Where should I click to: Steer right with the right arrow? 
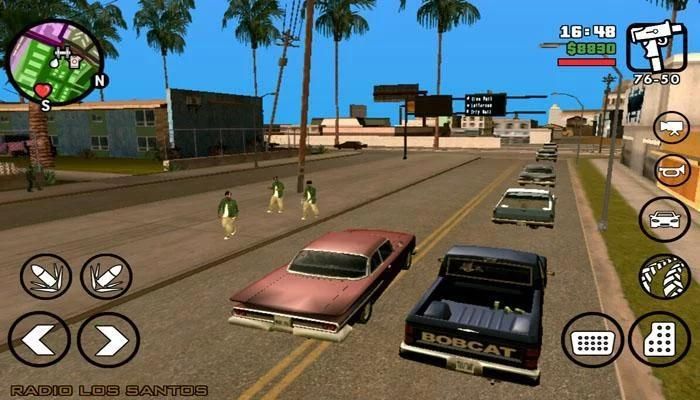(x=108, y=340)
